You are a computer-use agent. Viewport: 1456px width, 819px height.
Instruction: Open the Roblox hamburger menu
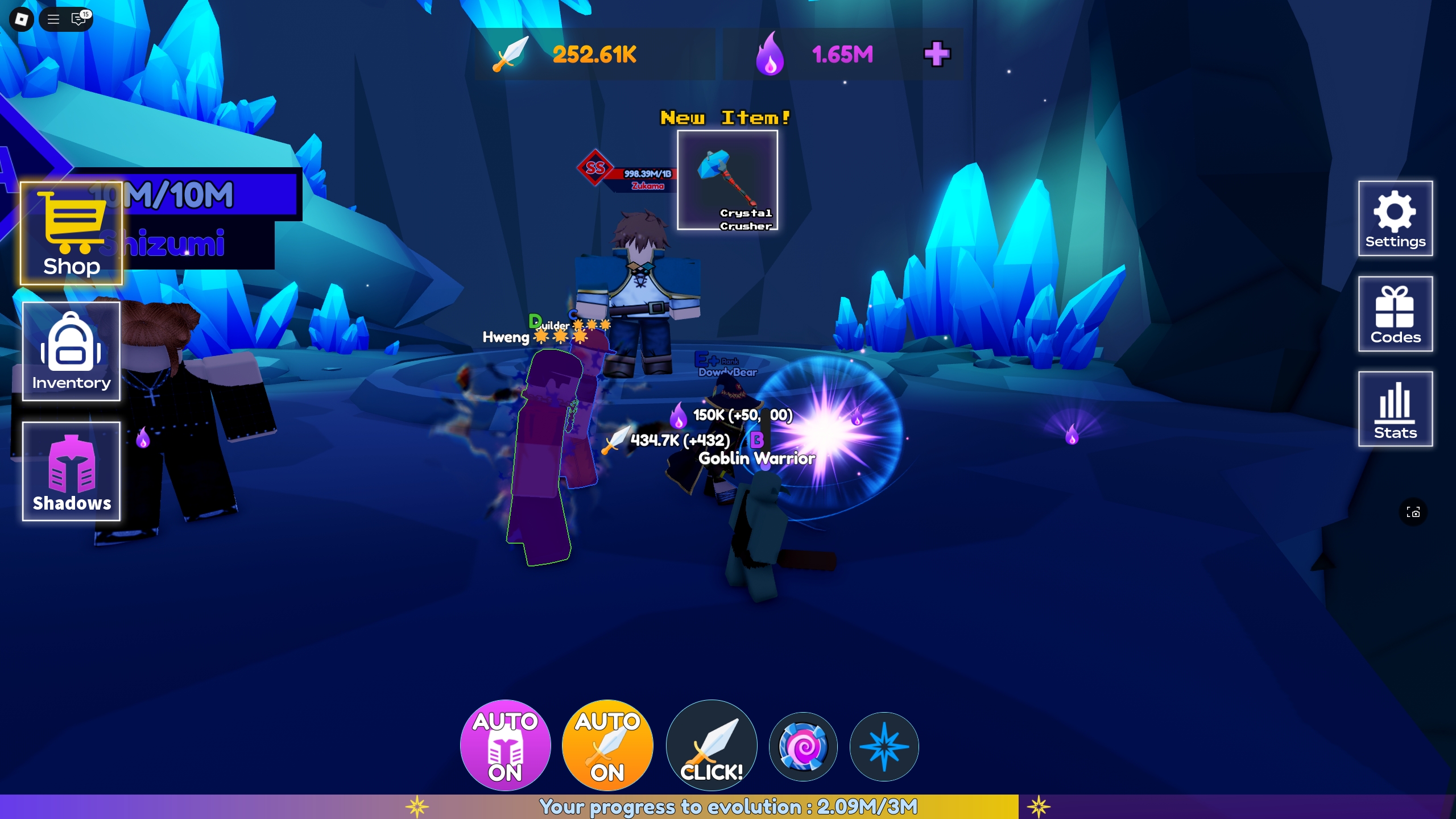coord(53,19)
